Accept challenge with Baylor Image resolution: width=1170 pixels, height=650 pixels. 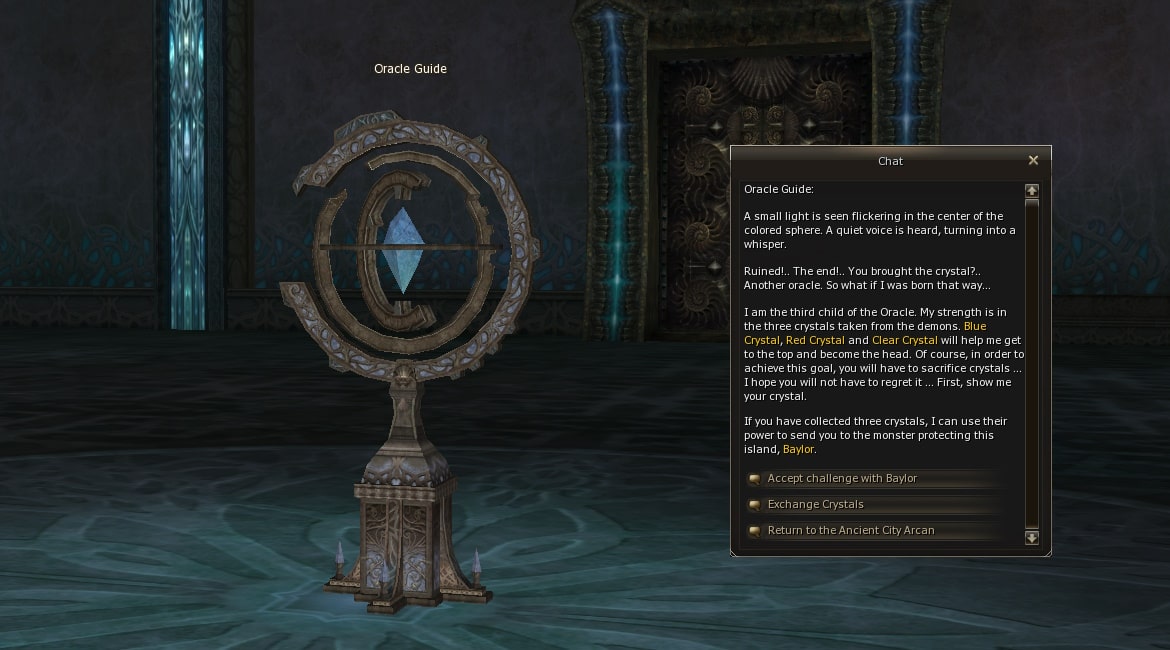(842, 479)
